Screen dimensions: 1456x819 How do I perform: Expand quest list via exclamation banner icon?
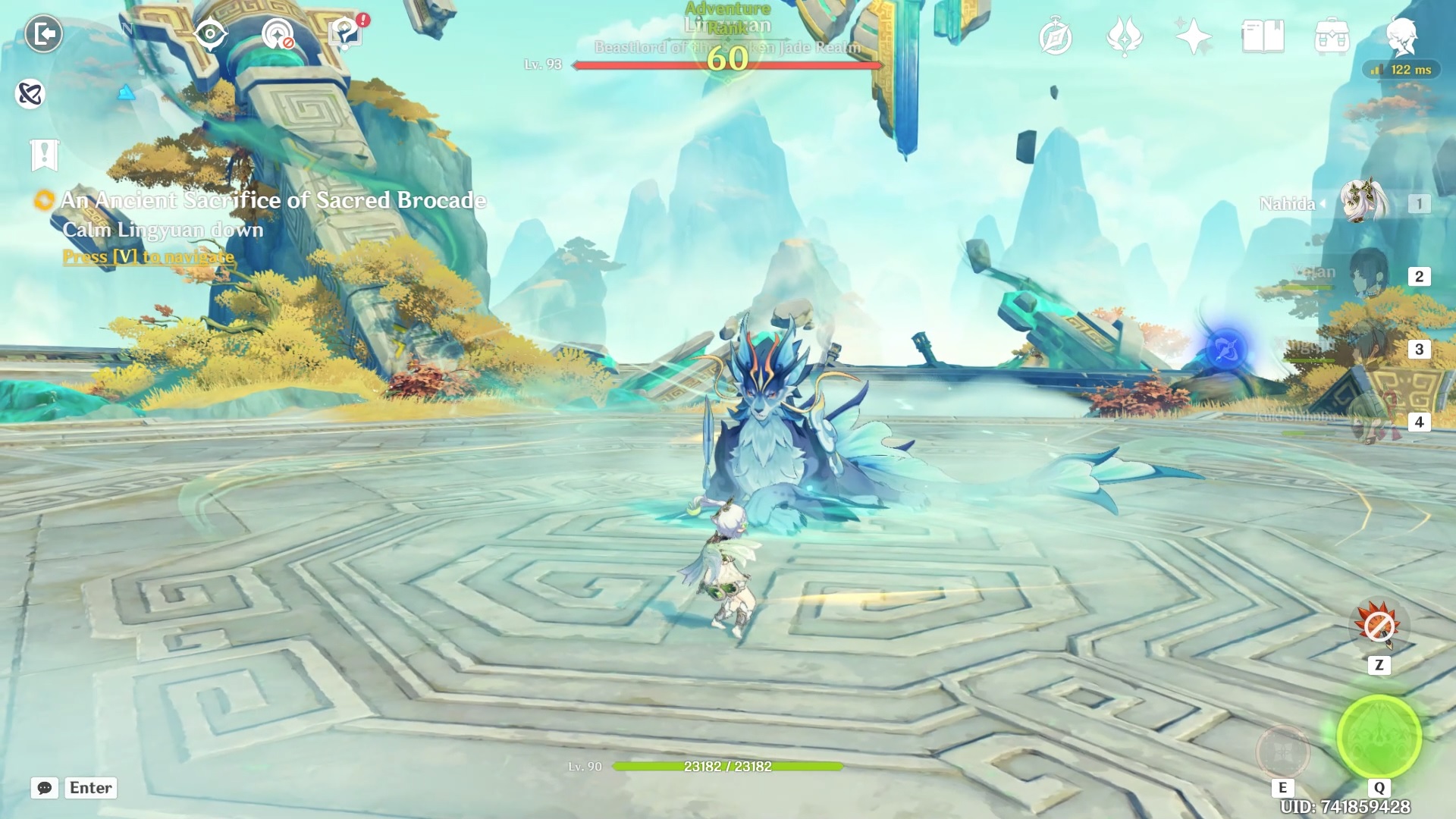43,155
